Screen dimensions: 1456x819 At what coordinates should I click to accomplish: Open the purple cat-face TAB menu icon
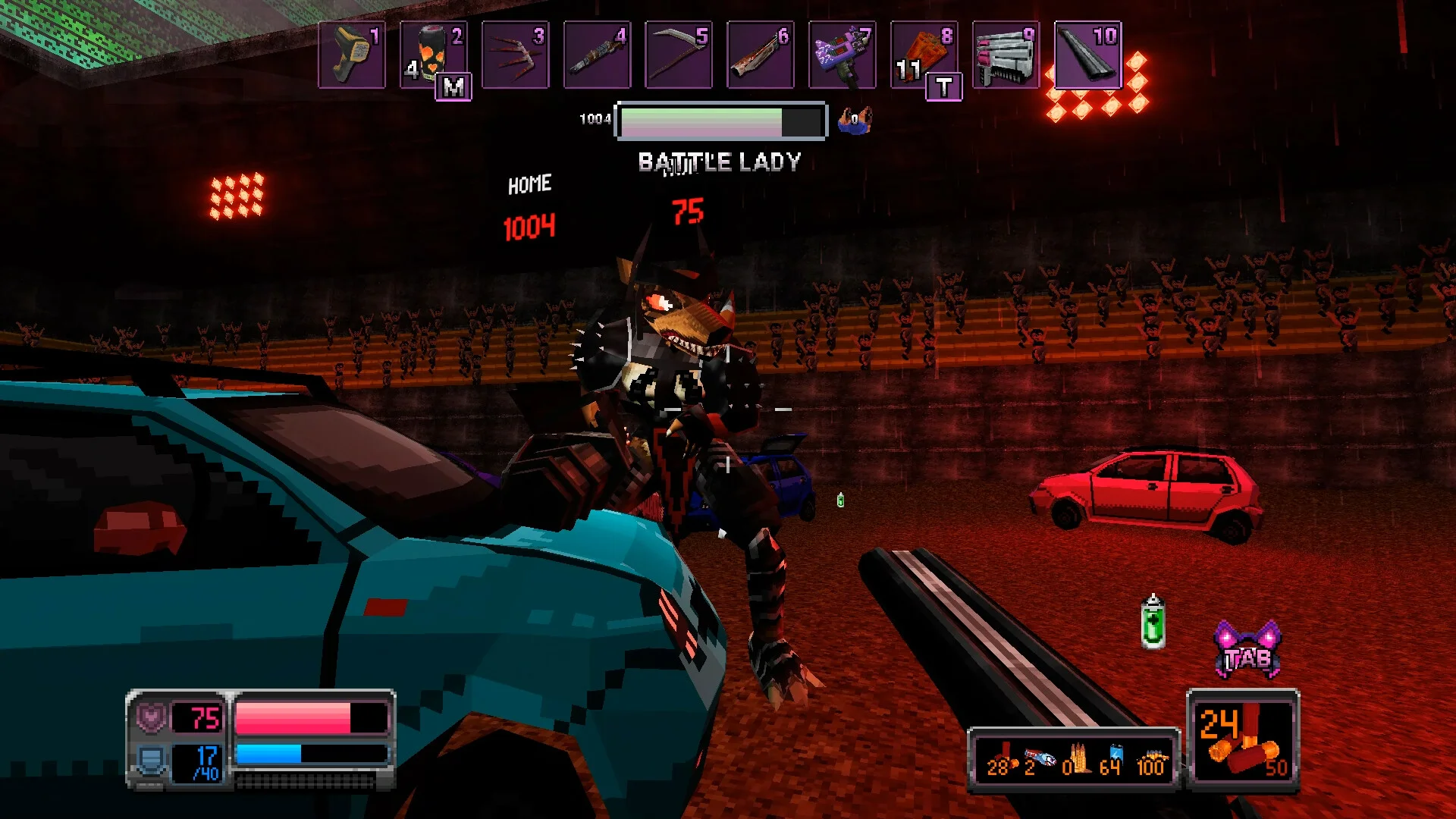(x=1248, y=651)
